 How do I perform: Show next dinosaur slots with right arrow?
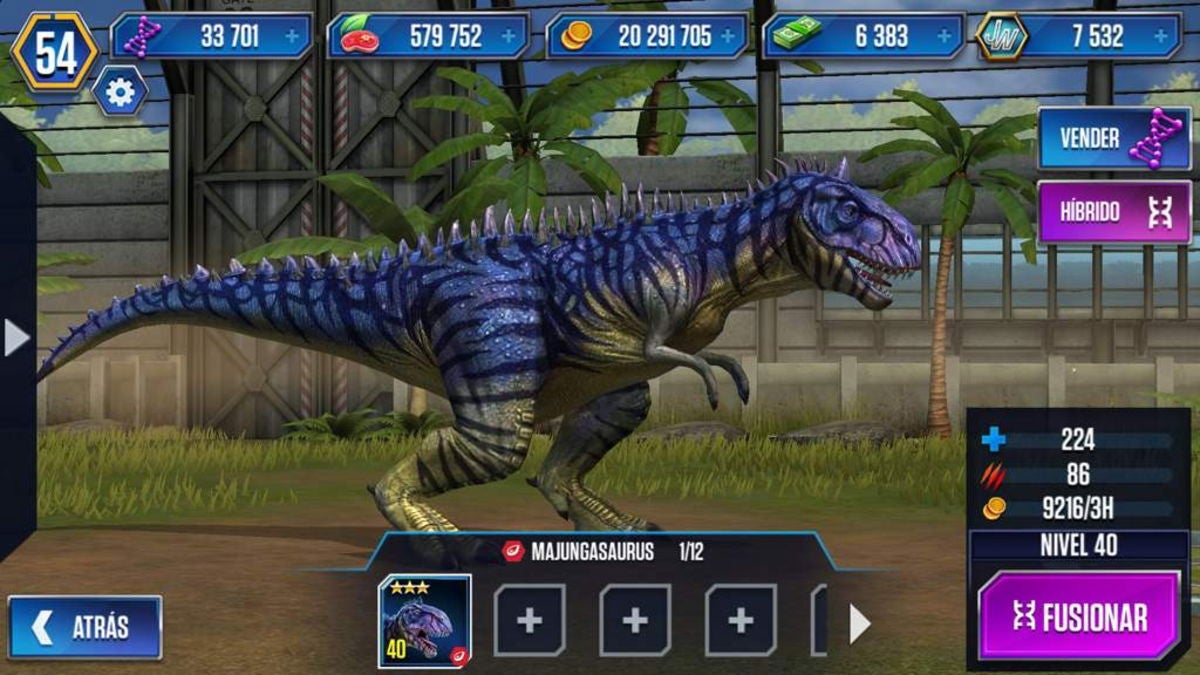(x=859, y=624)
